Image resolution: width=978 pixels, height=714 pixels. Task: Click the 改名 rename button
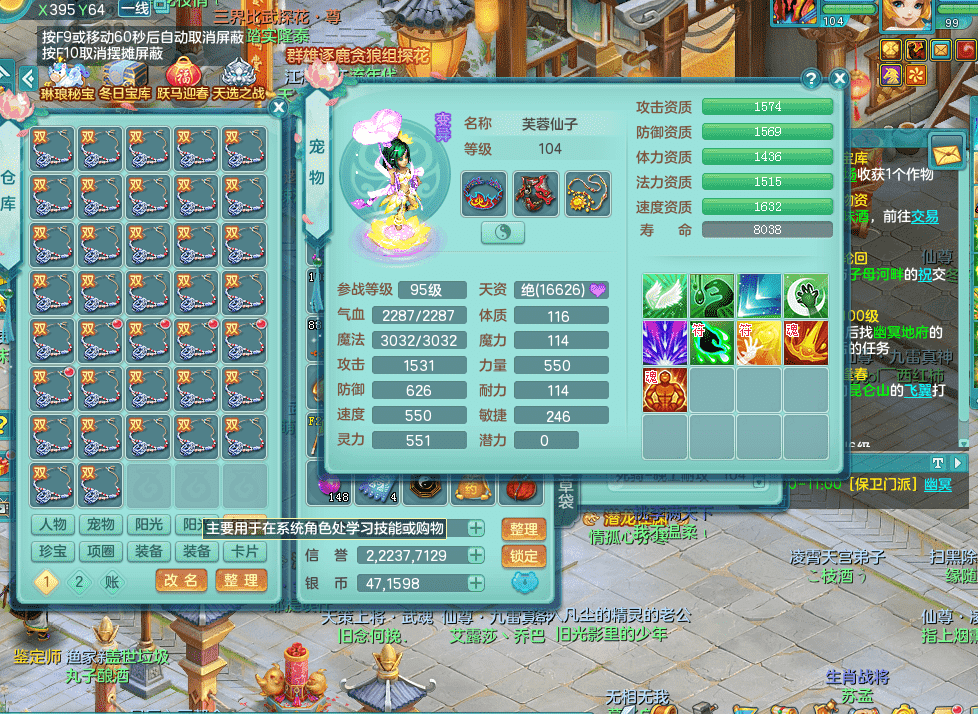181,581
